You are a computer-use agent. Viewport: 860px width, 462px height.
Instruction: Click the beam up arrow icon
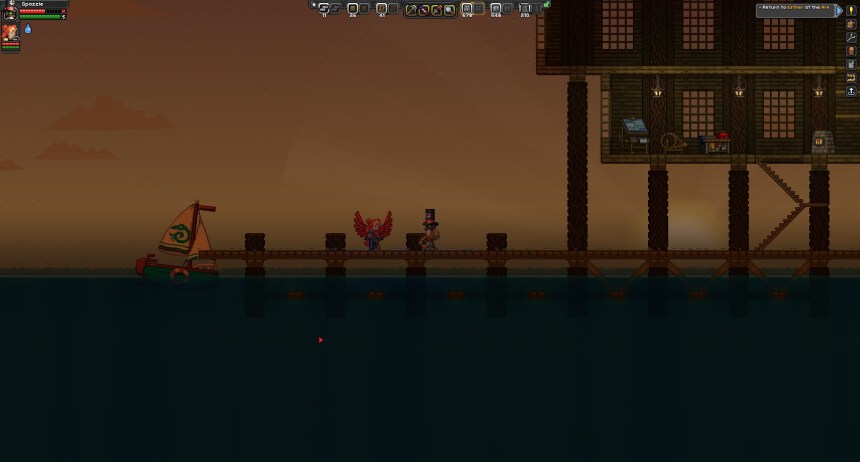click(x=852, y=91)
